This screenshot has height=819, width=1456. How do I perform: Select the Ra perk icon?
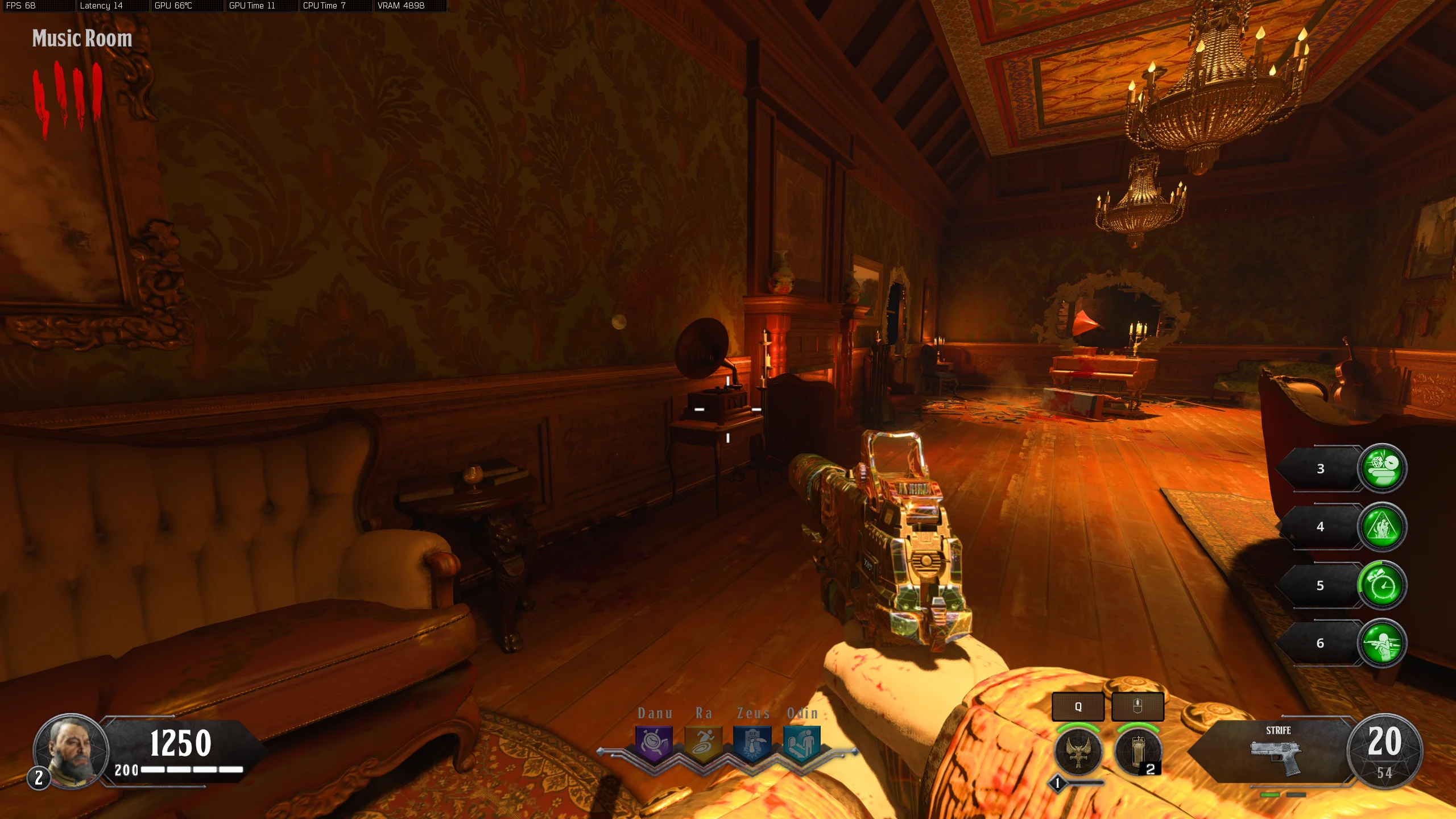[704, 743]
